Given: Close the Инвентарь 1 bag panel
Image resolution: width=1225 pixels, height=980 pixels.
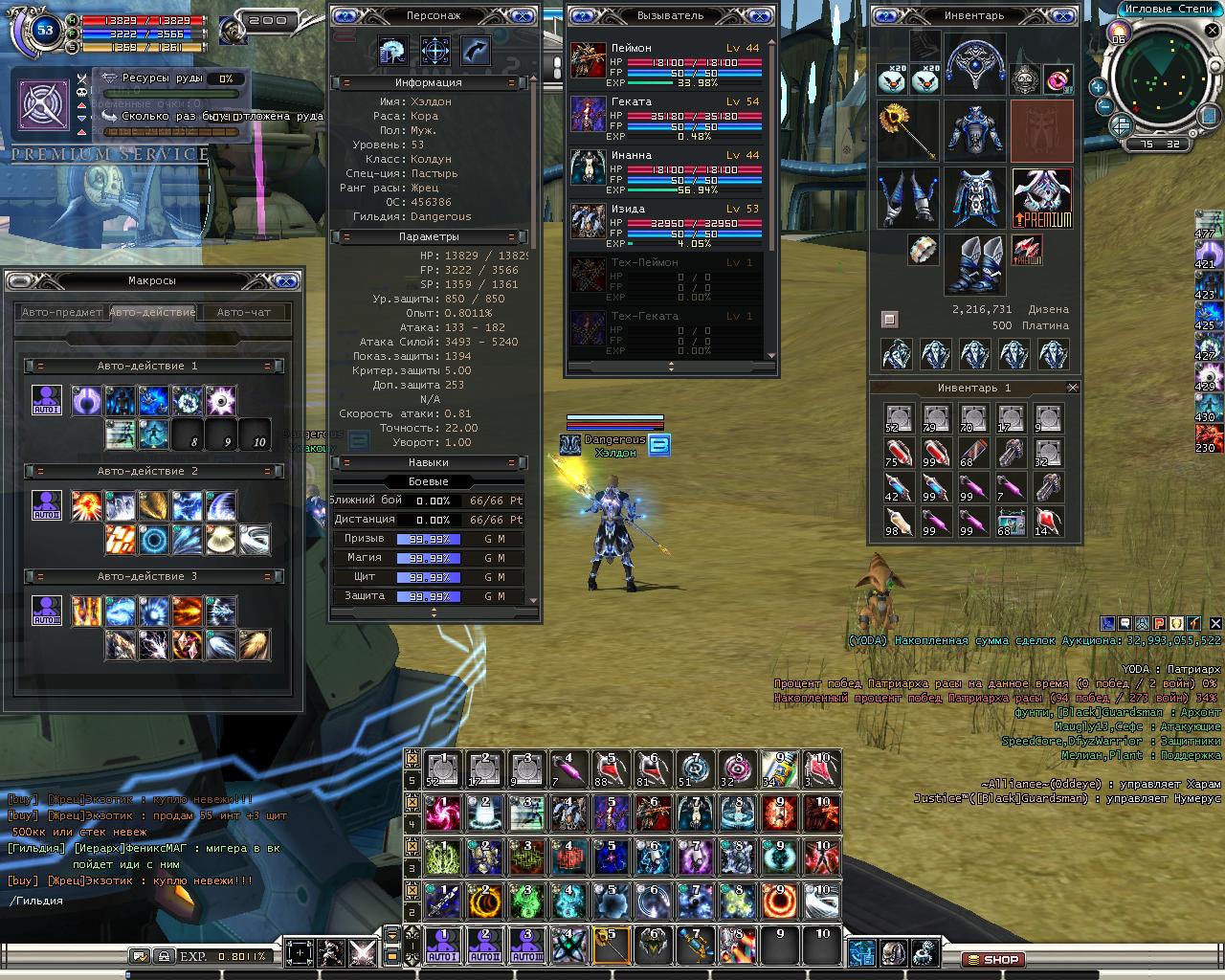Looking at the screenshot, I should [1072, 388].
